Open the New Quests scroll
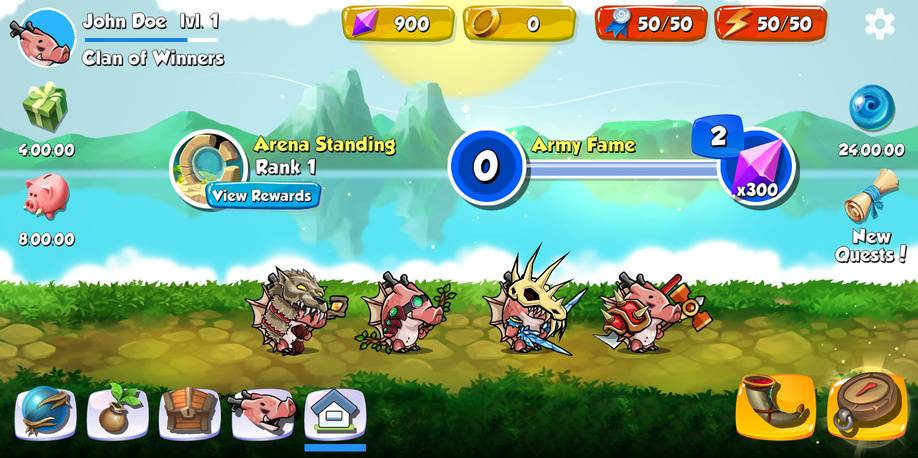 [x=871, y=198]
